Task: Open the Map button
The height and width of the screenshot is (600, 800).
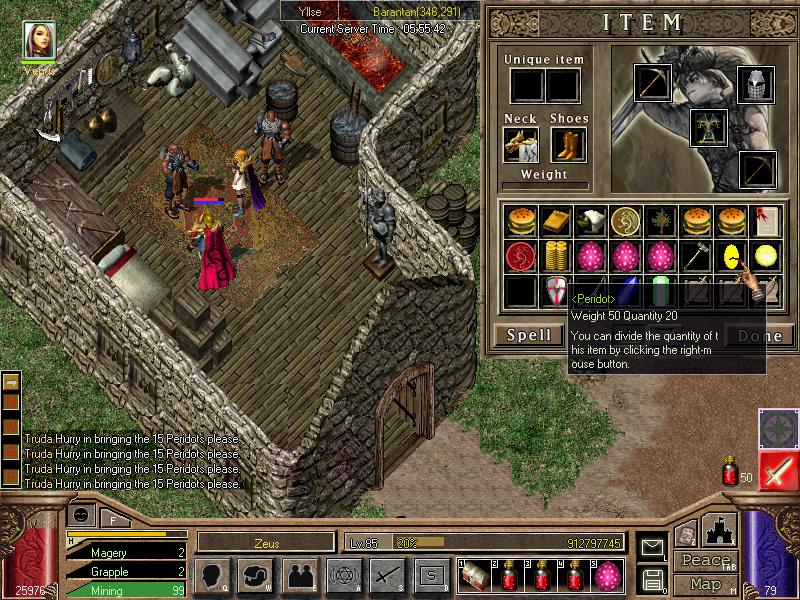Action: pyautogui.click(x=705, y=584)
